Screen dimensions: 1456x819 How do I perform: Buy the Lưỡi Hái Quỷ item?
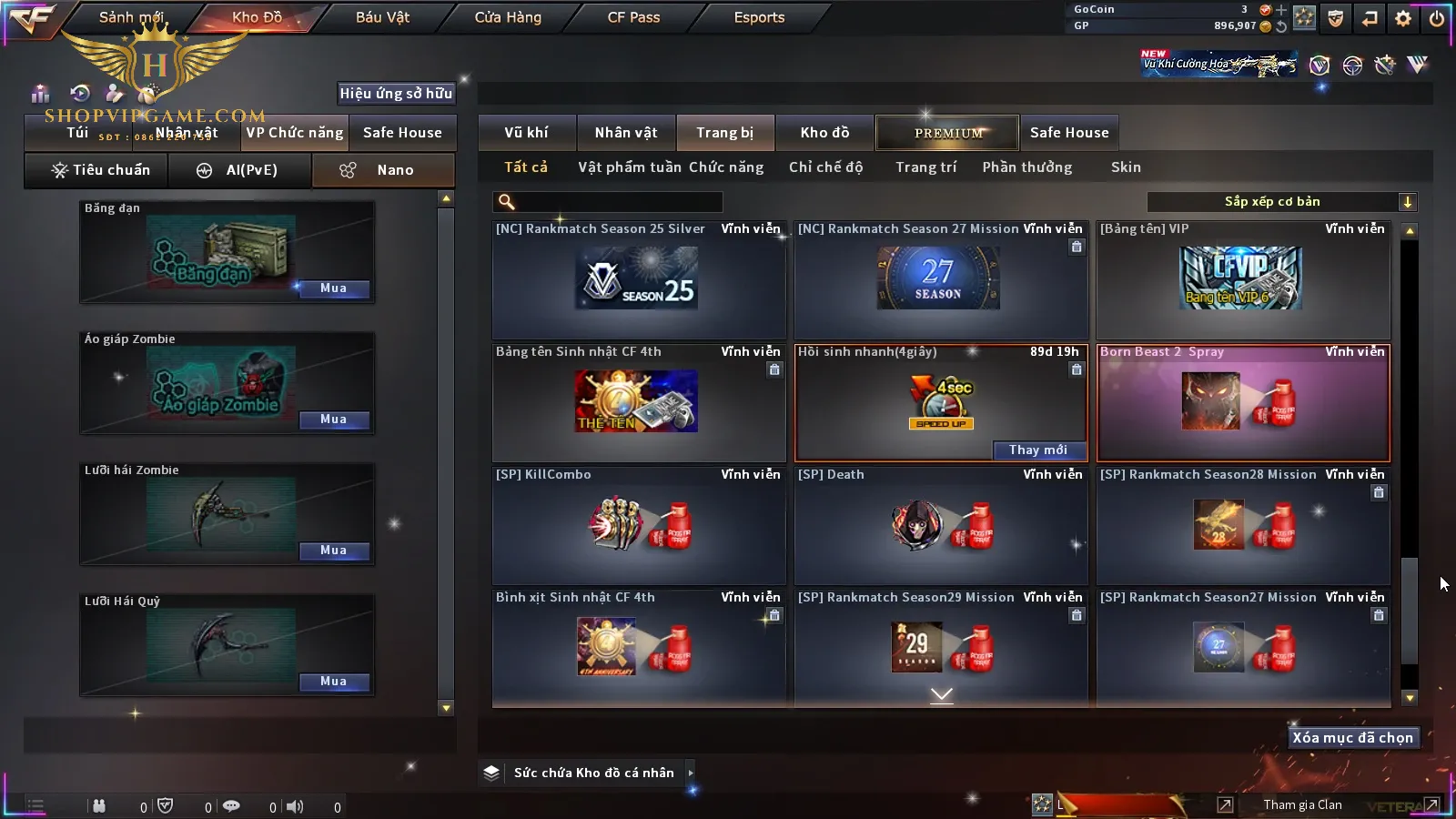[333, 682]
